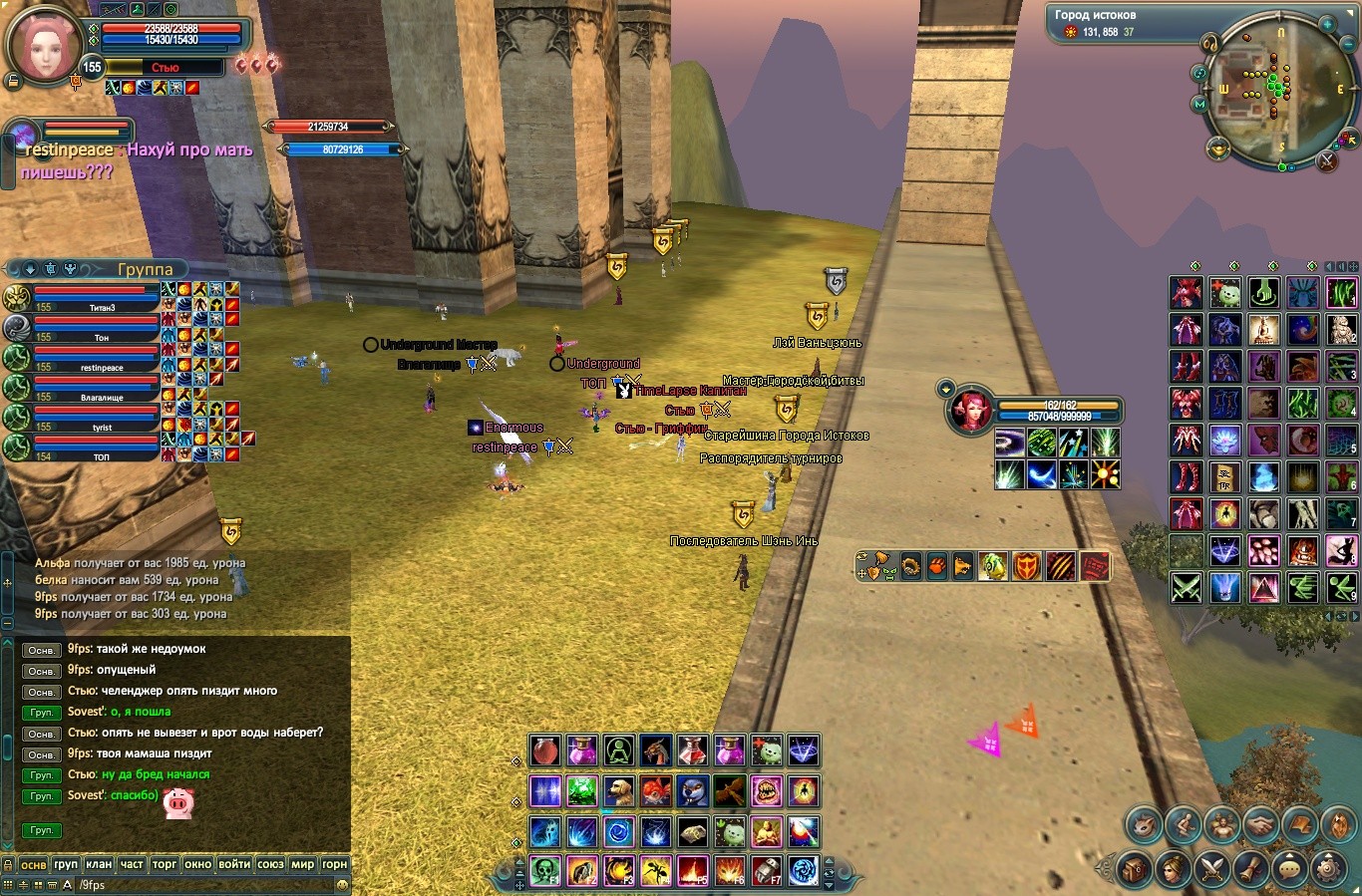Select the golden dog pet icon
This screenshot has width=1362, height=896.
pos(618,791)
